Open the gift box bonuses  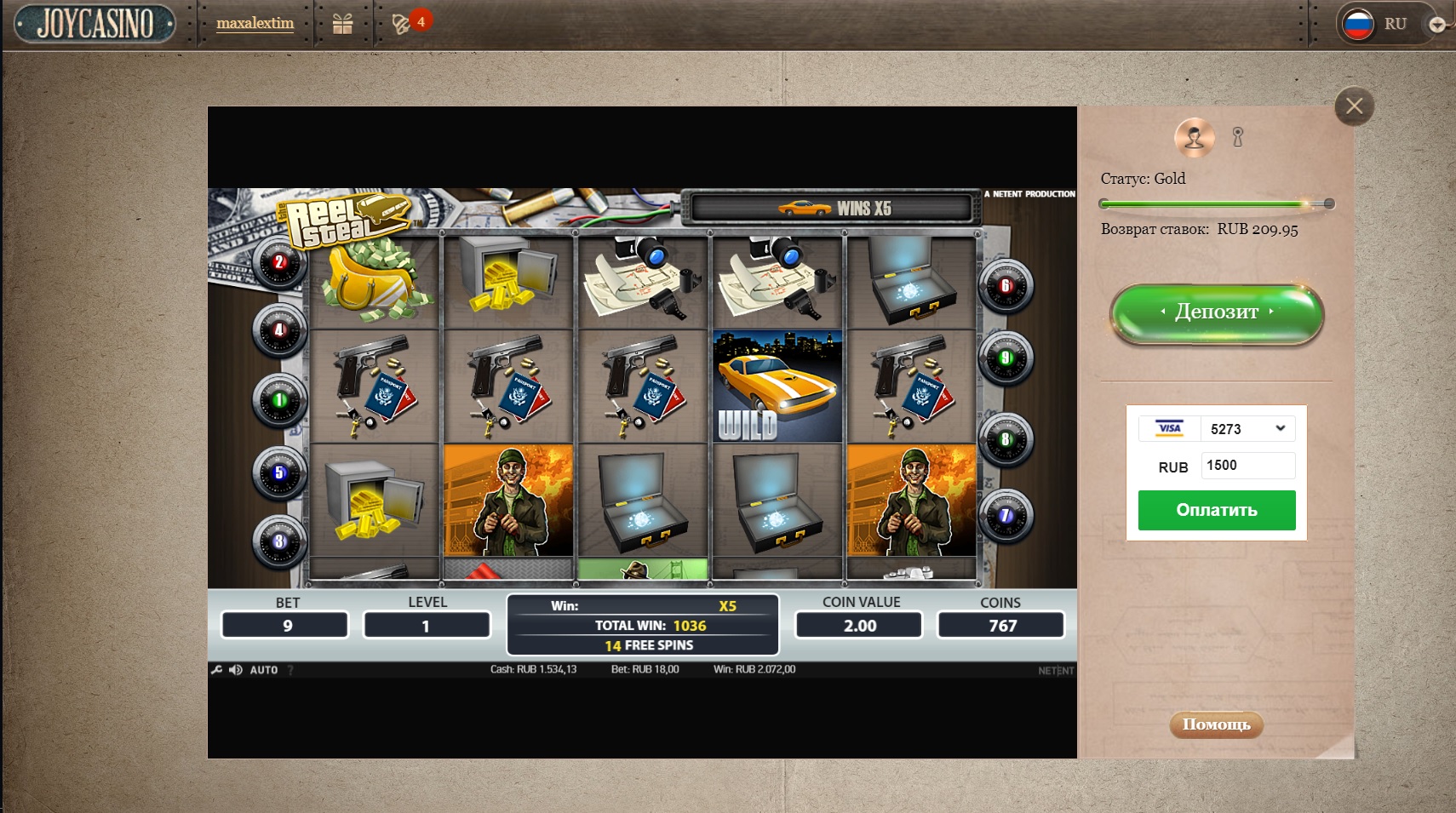pyautogui.click(x=342, y=24)
